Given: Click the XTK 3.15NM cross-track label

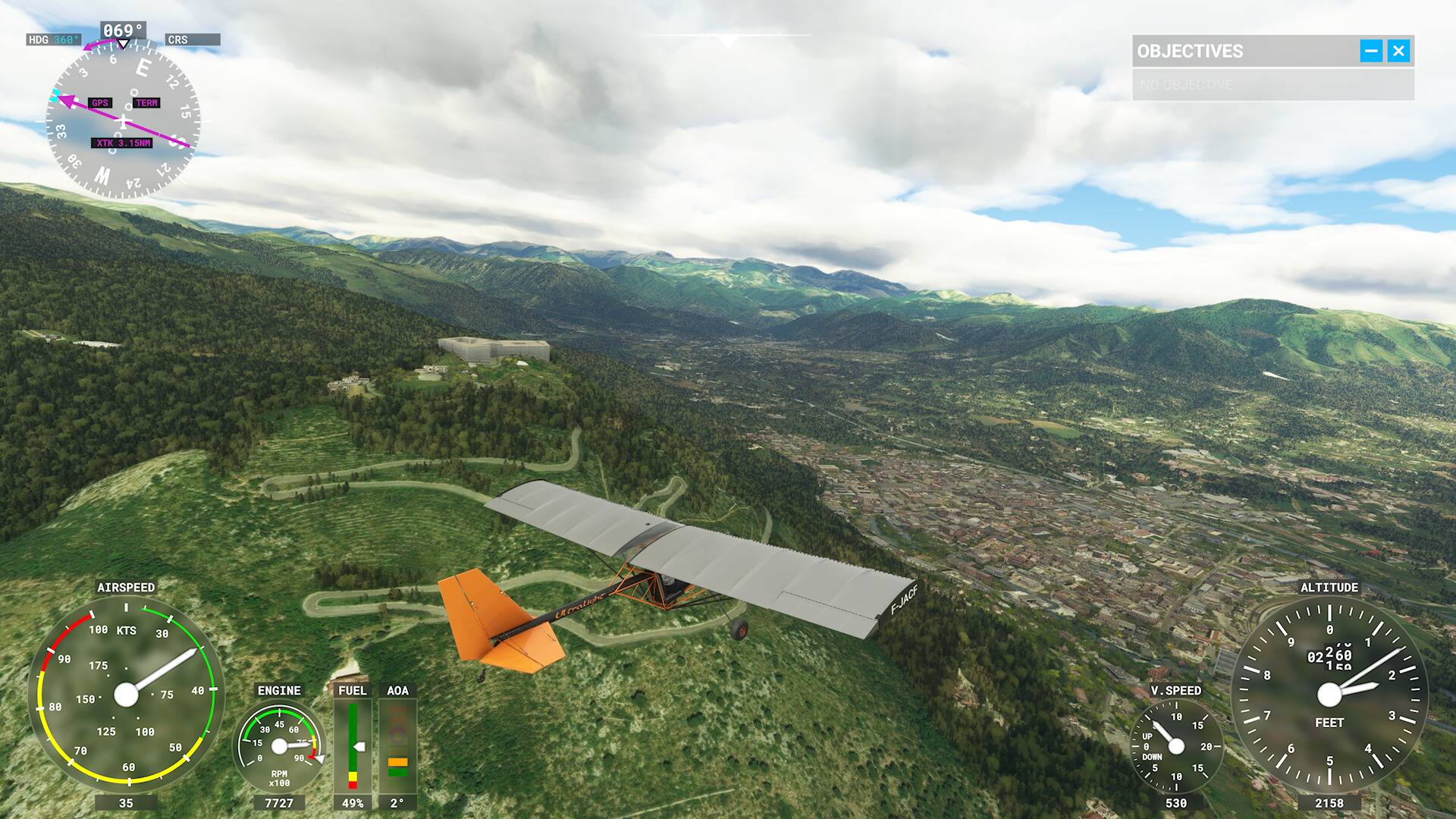Looking at the screenshot, I should coord(121,142).
